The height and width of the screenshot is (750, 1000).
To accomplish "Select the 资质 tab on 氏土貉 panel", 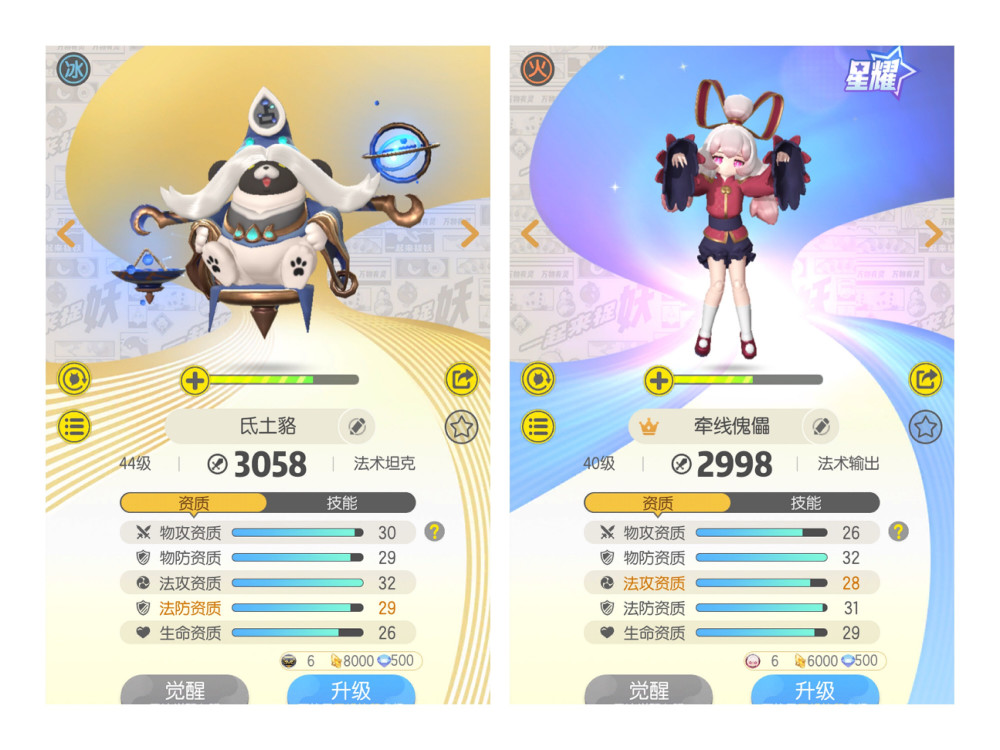I will pyautogui.click(x=193, y=503).
